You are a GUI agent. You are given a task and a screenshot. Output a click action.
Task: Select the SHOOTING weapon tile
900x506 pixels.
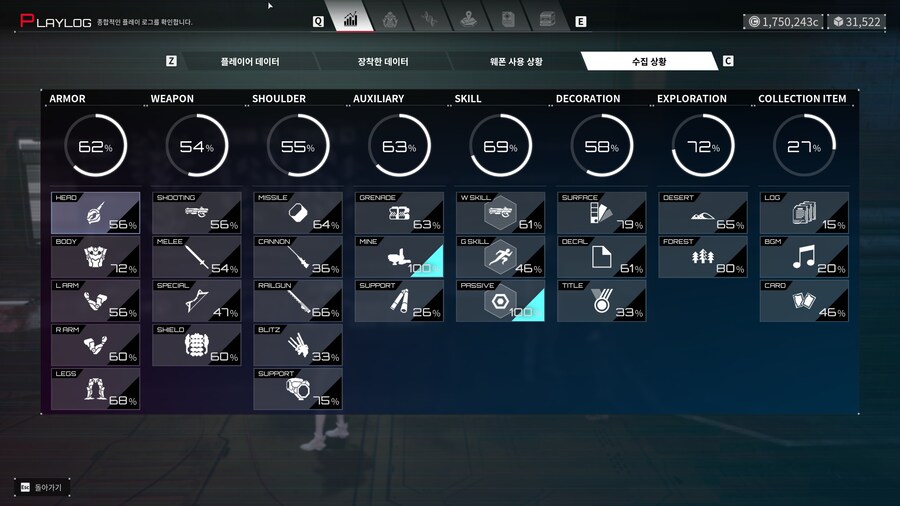point(196,213)
